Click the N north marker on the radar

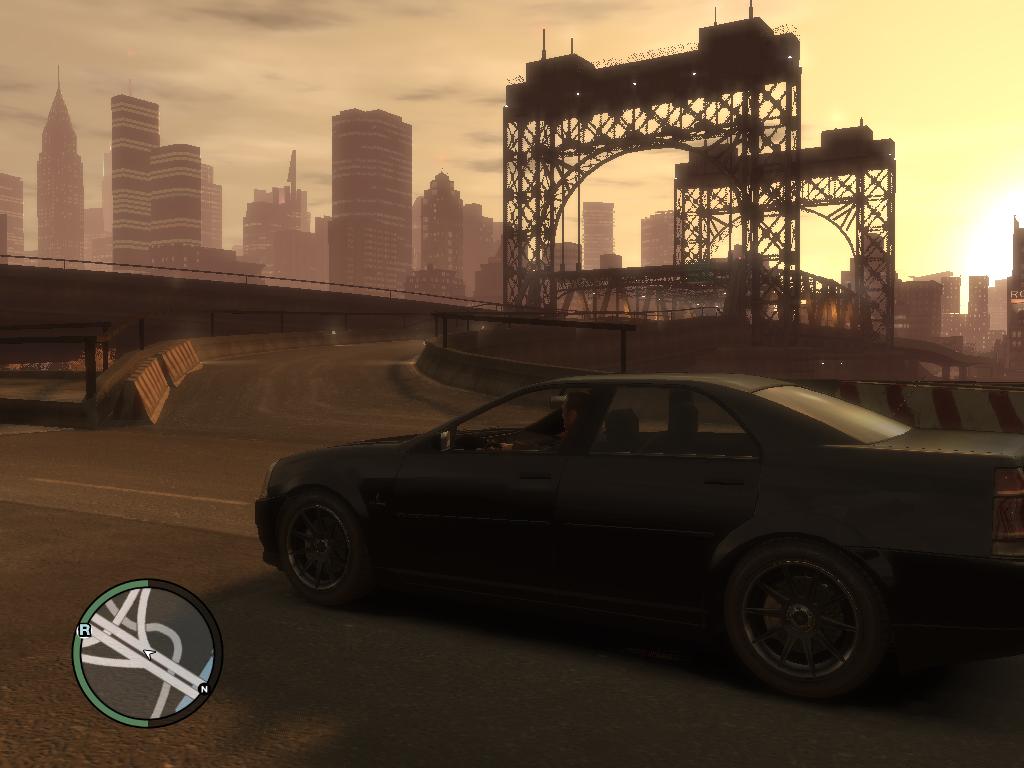tap(204, 689)
